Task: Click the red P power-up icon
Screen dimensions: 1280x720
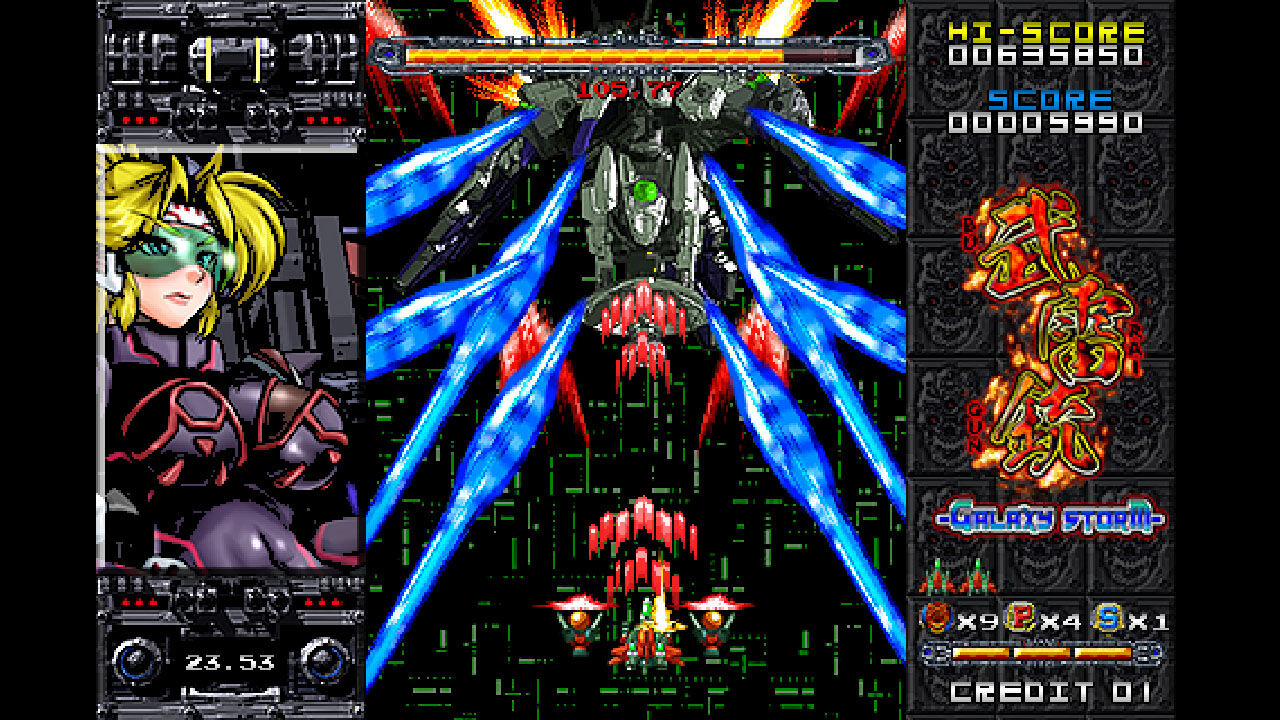Action: pos(1019,617)
